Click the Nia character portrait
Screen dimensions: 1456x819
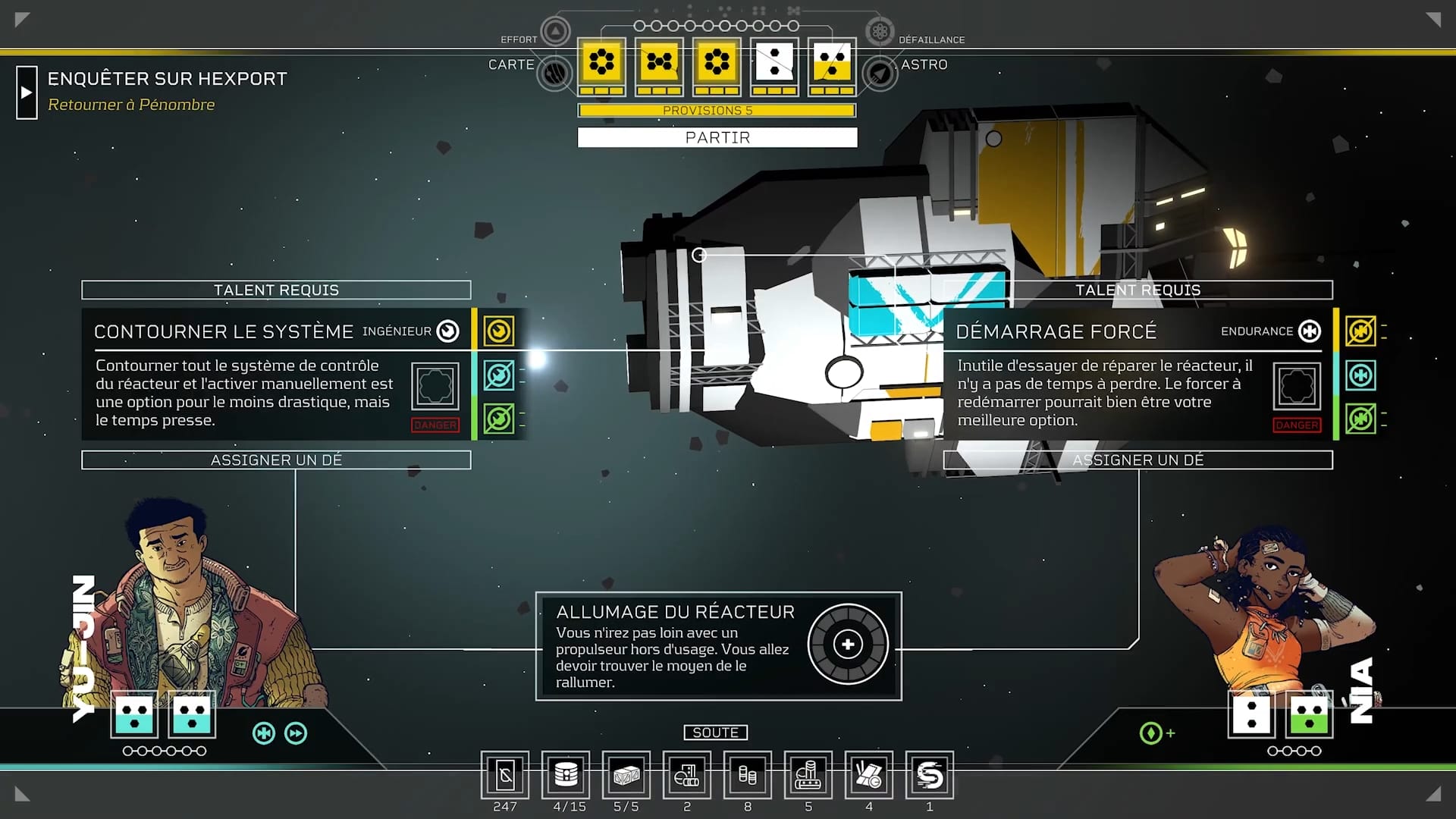1266,607
